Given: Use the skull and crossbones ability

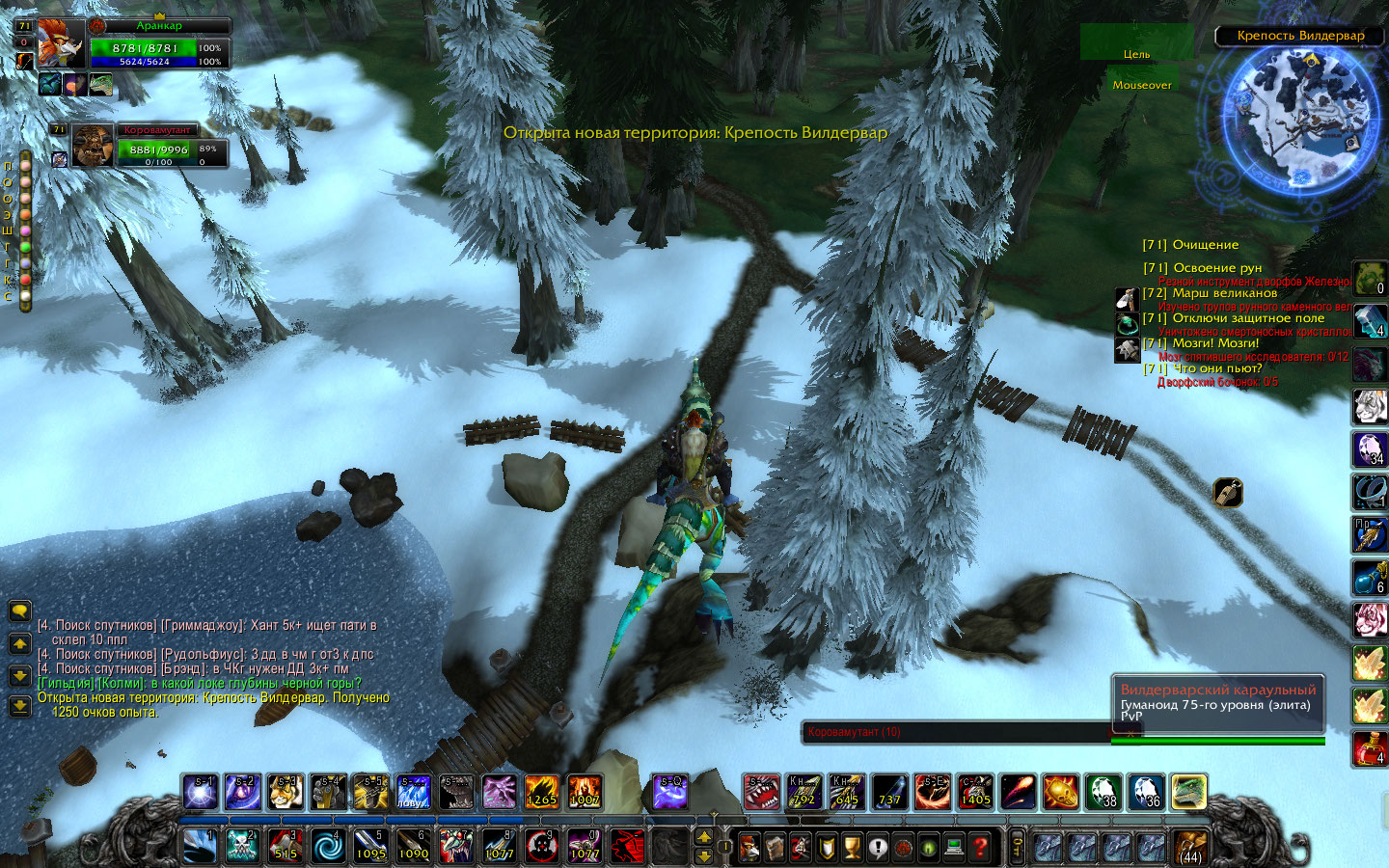Looking at the screenshot, I should (242, 847).
